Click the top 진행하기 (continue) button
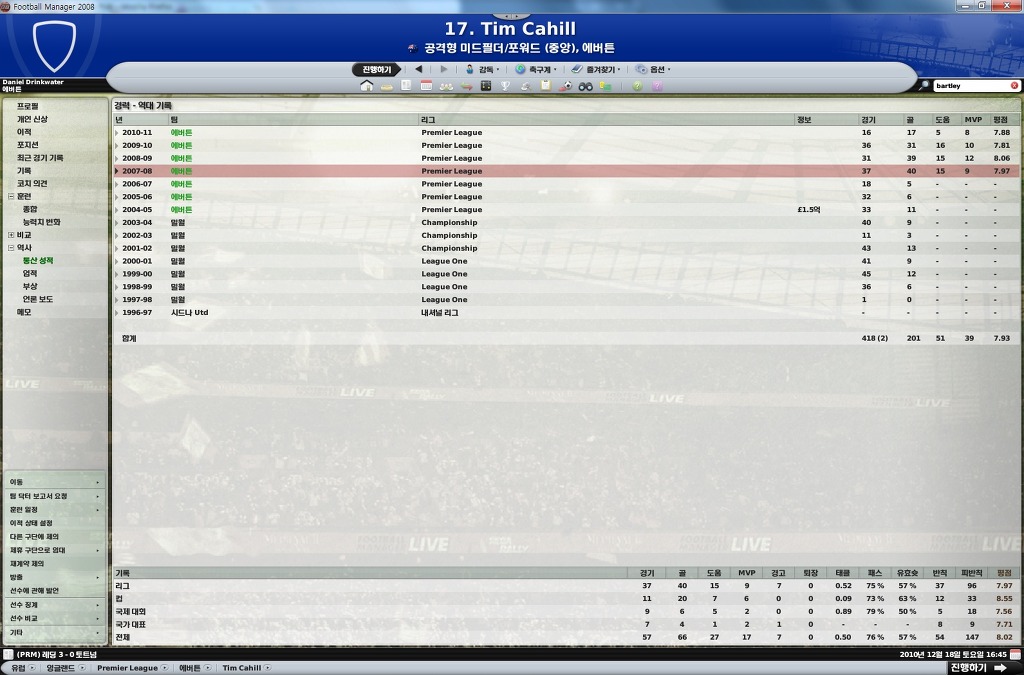Image resolution: width=1024 pixels, height=675 pixels. 377,70
